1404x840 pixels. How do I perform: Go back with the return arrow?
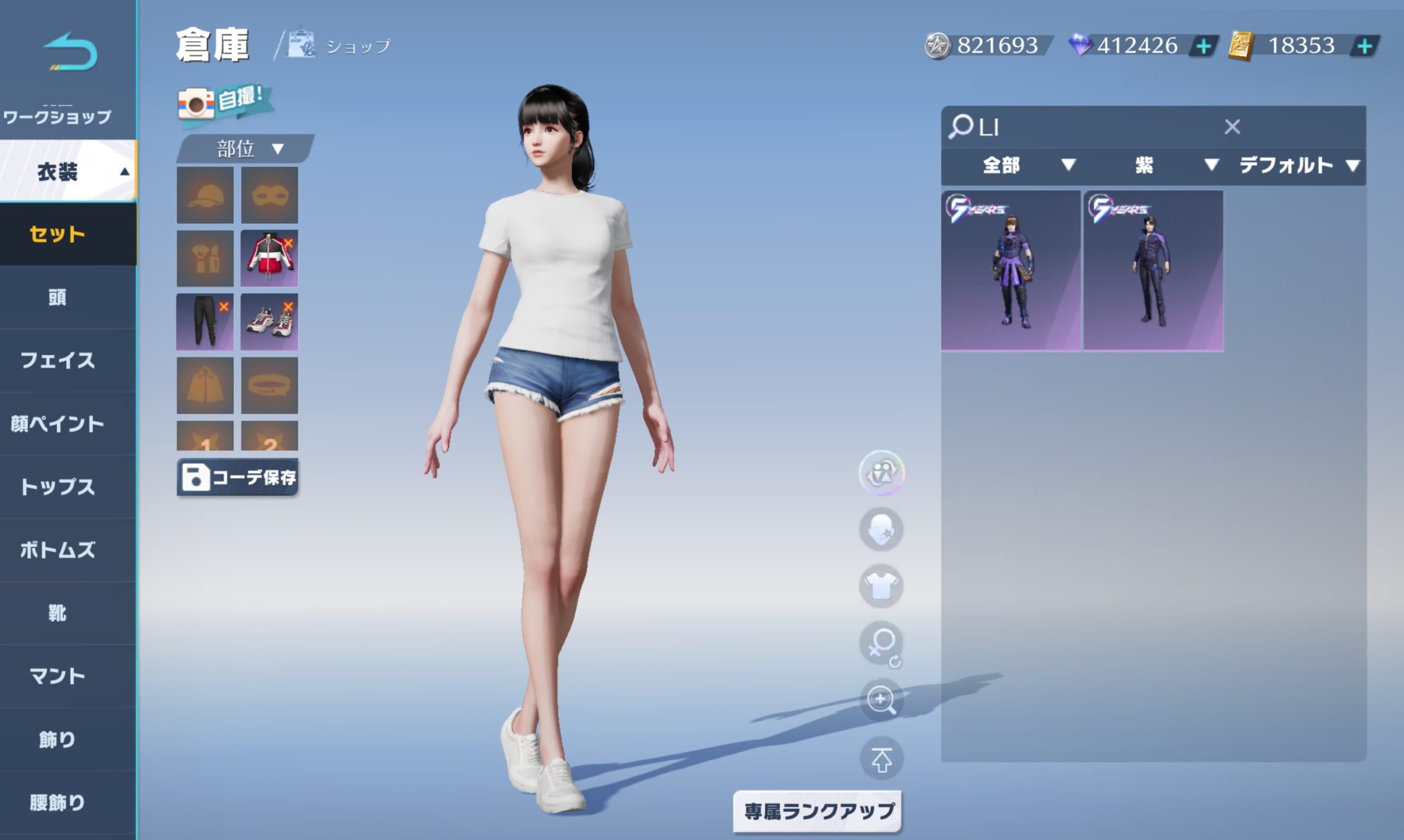(70, 52)
